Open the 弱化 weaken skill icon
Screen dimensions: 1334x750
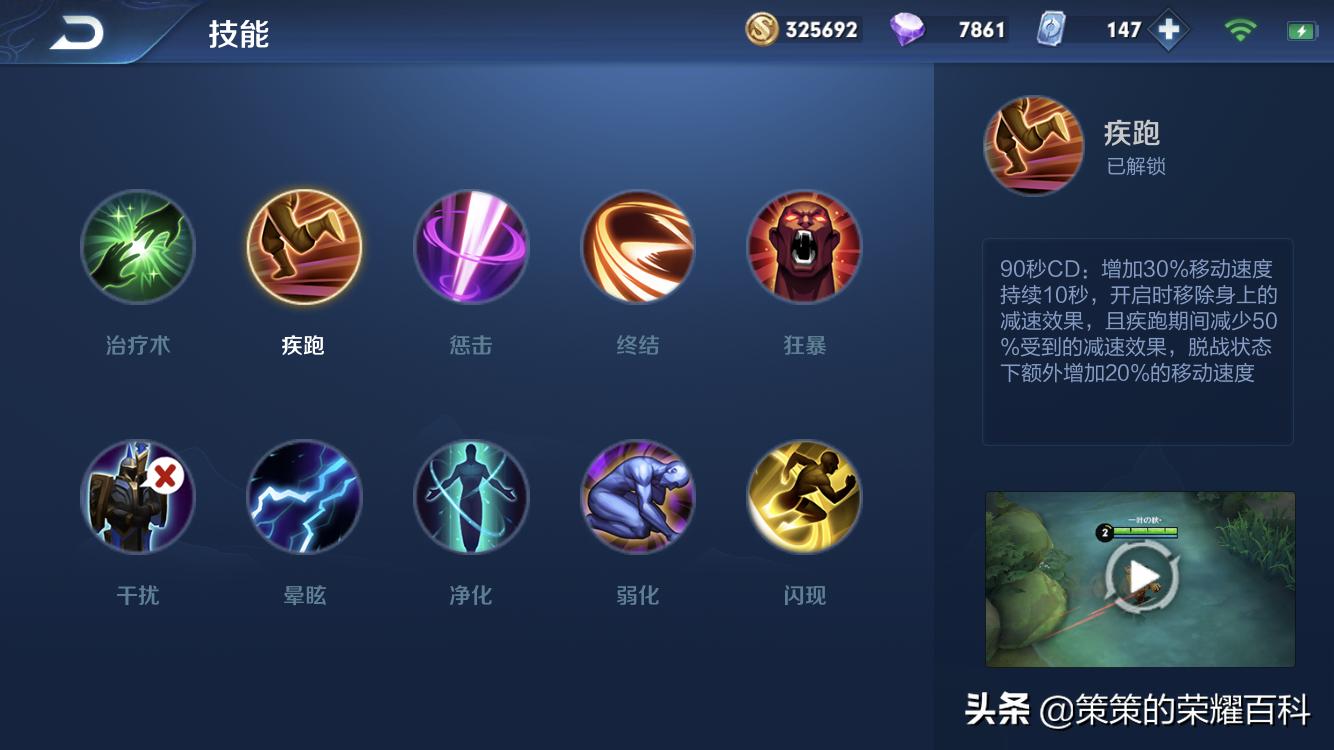pos(638,497)
